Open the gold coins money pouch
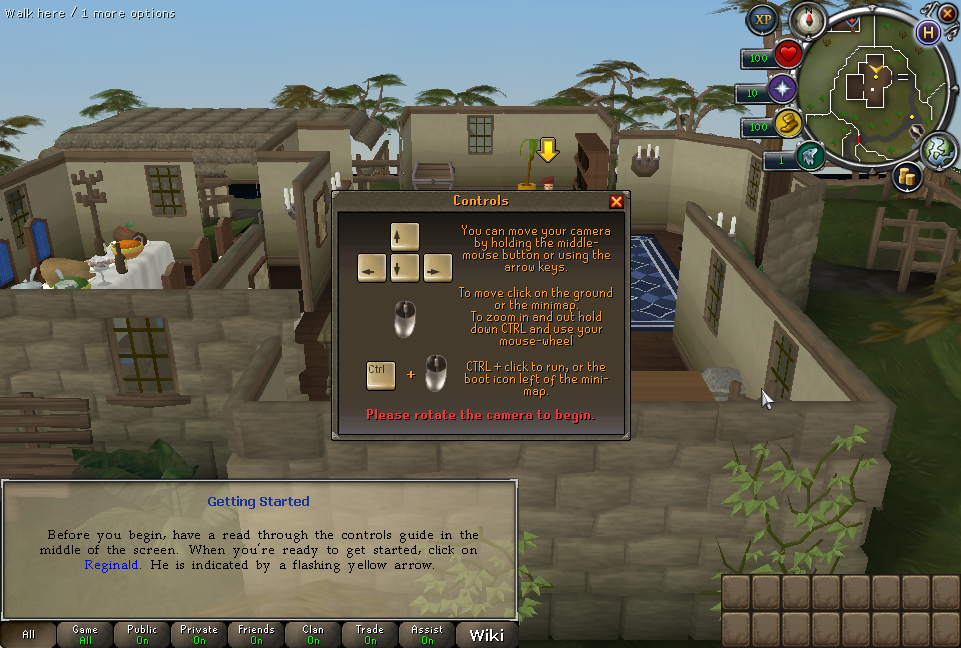The height and width of the screenshot is (648, 961). (908, 176)
